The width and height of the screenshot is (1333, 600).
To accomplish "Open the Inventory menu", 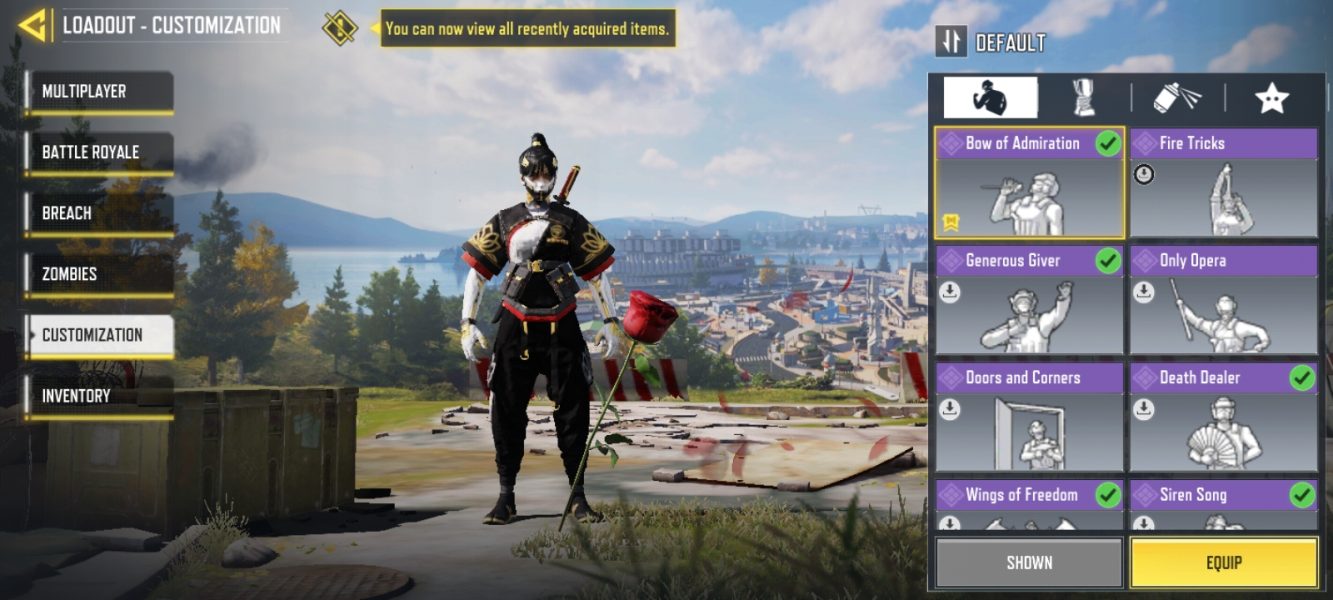I will pos(99,397).
